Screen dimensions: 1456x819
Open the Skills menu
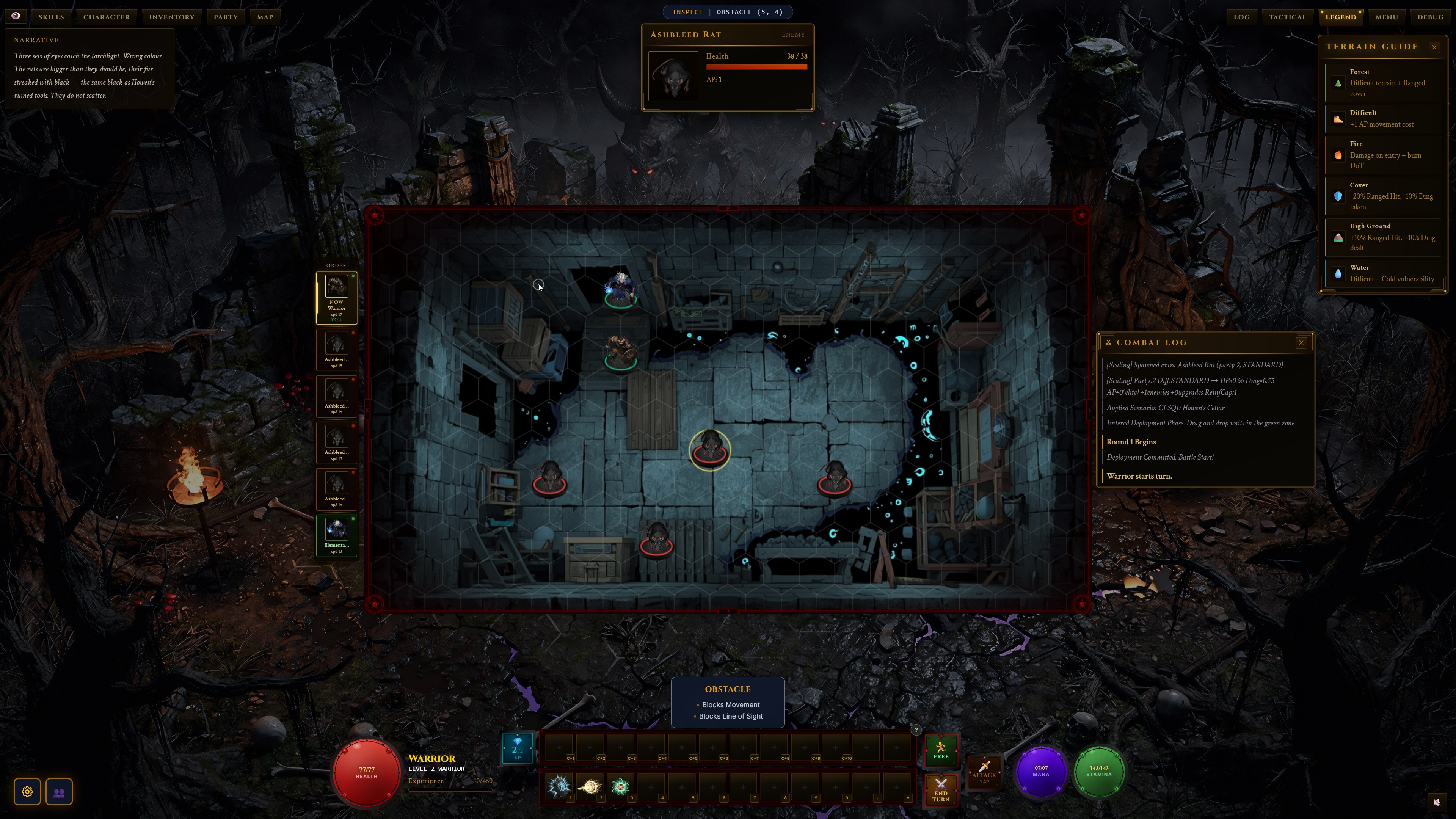[51, 17]
